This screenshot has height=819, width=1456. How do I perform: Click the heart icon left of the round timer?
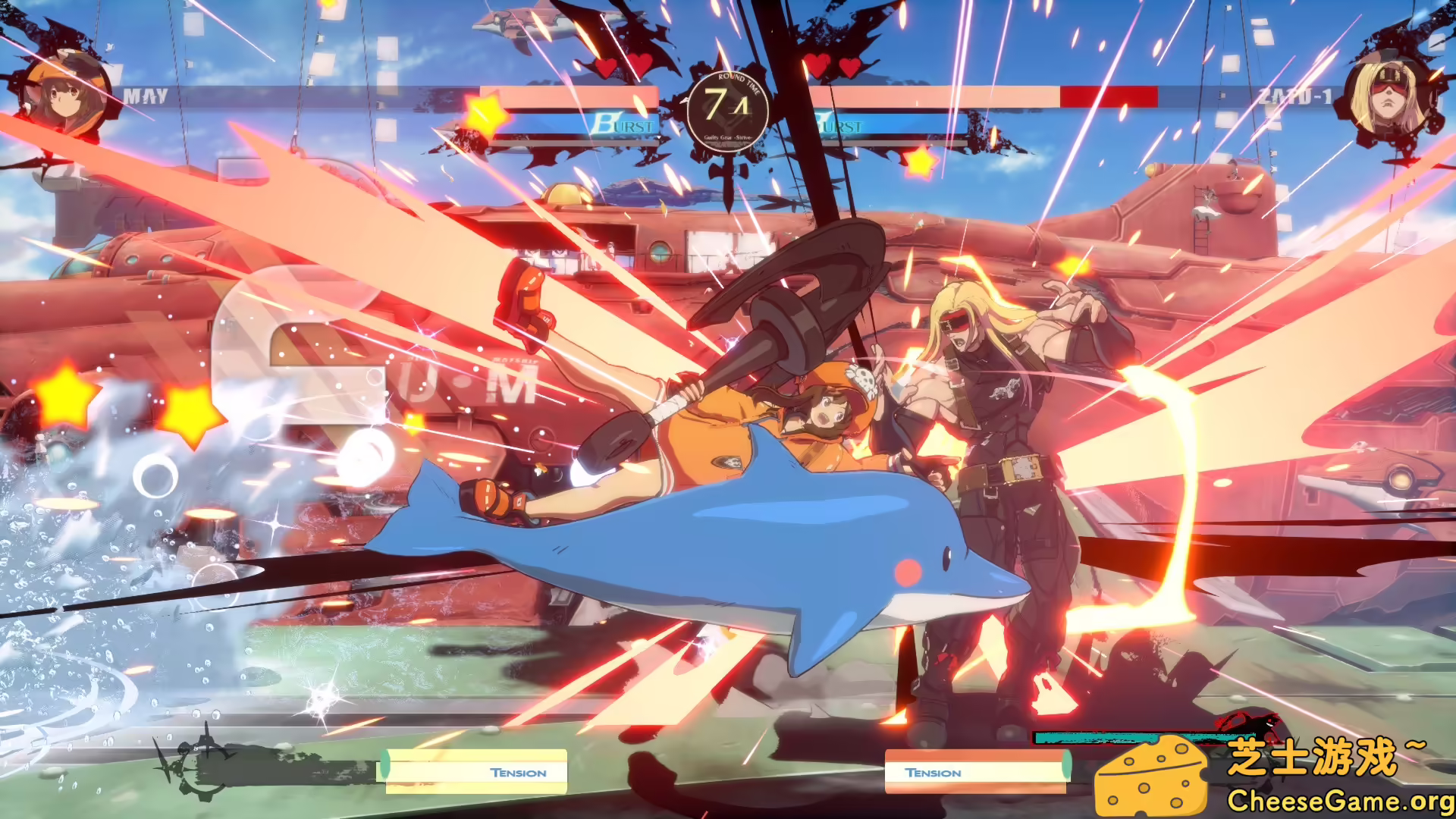point(641,65)
